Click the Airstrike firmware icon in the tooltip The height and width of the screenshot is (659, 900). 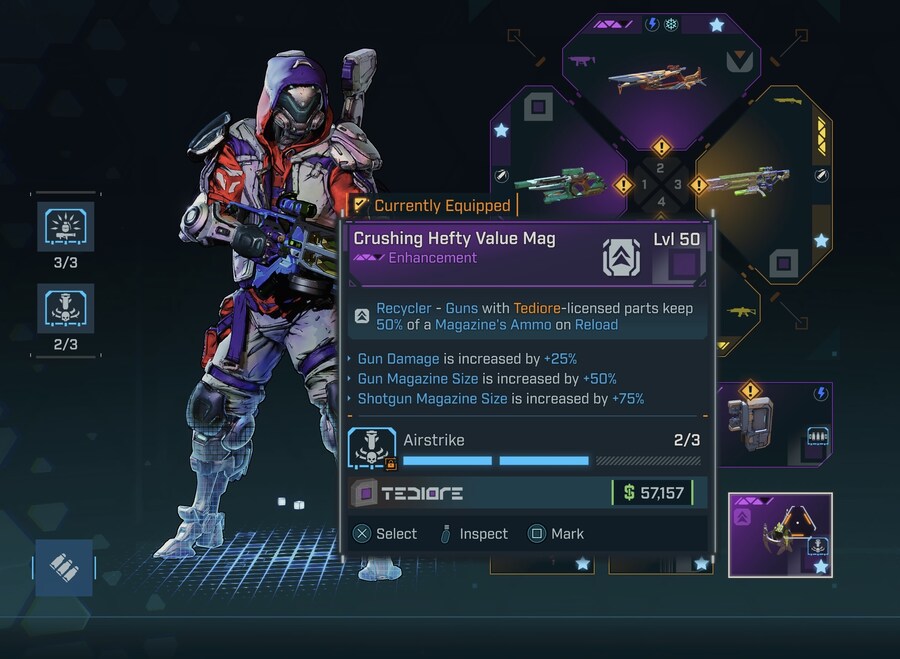coord(372,448)
